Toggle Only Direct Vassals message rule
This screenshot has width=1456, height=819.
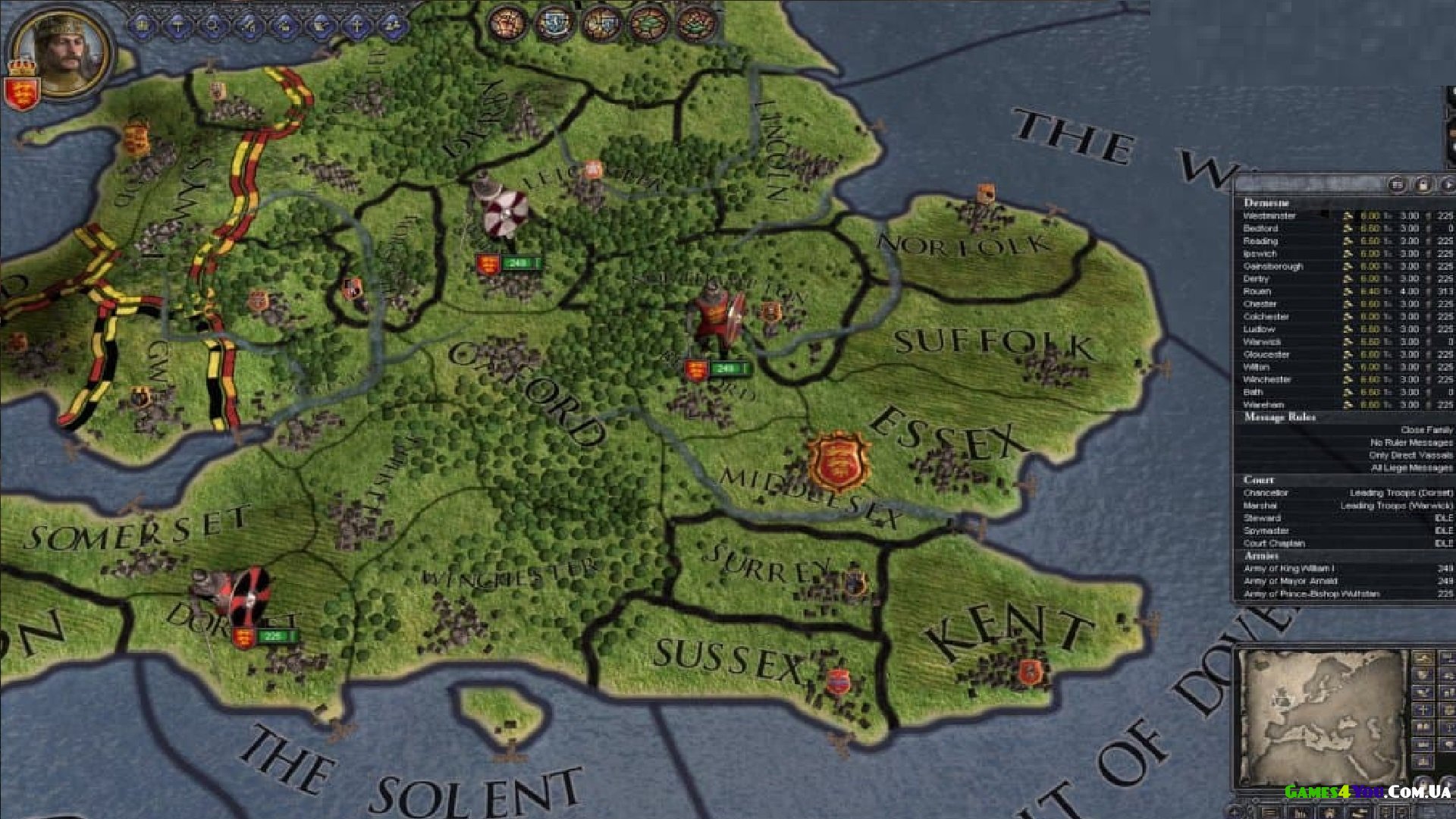tap(1410, 455)
